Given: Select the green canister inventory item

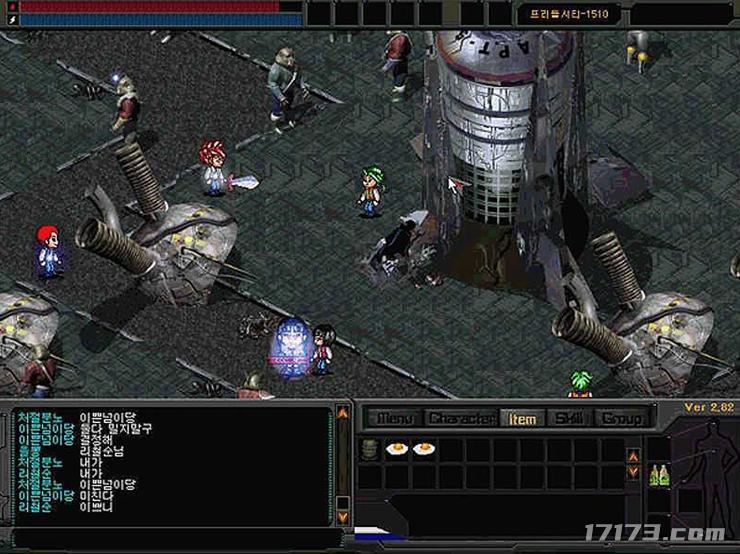Looking at the screenshot, I should 370,449.
